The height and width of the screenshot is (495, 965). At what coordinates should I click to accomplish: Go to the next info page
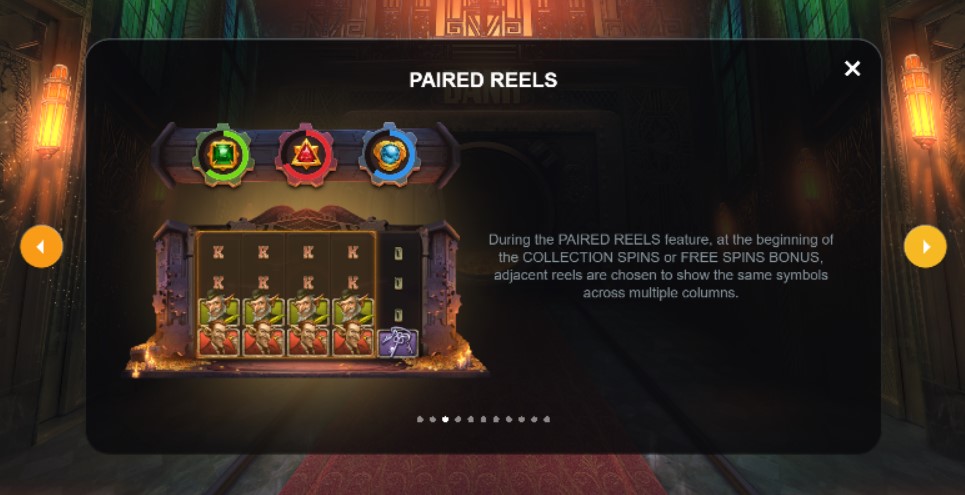click(x=925, y=246)
